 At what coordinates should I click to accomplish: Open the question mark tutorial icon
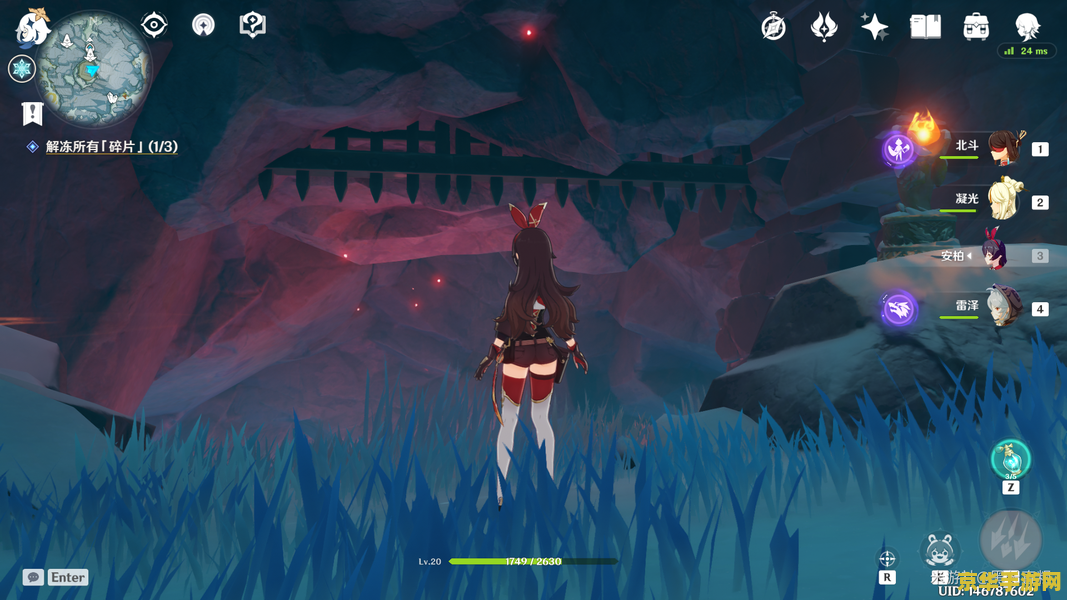(253, 25)
